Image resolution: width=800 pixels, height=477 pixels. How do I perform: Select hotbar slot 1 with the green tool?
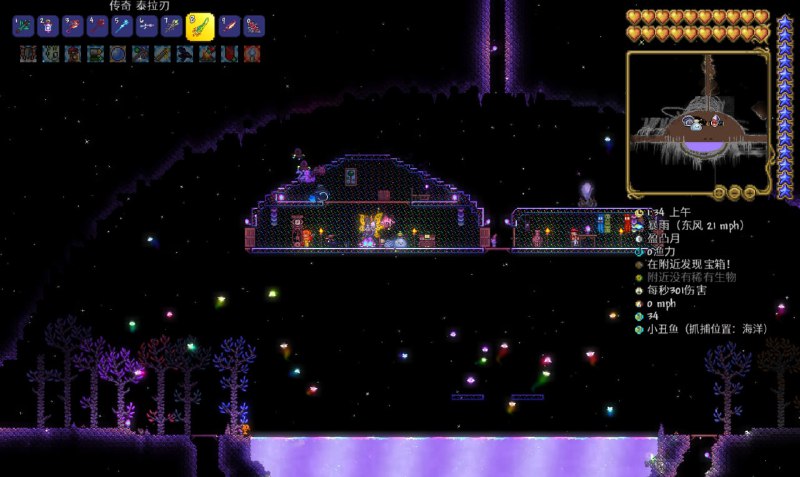point(23,26)
